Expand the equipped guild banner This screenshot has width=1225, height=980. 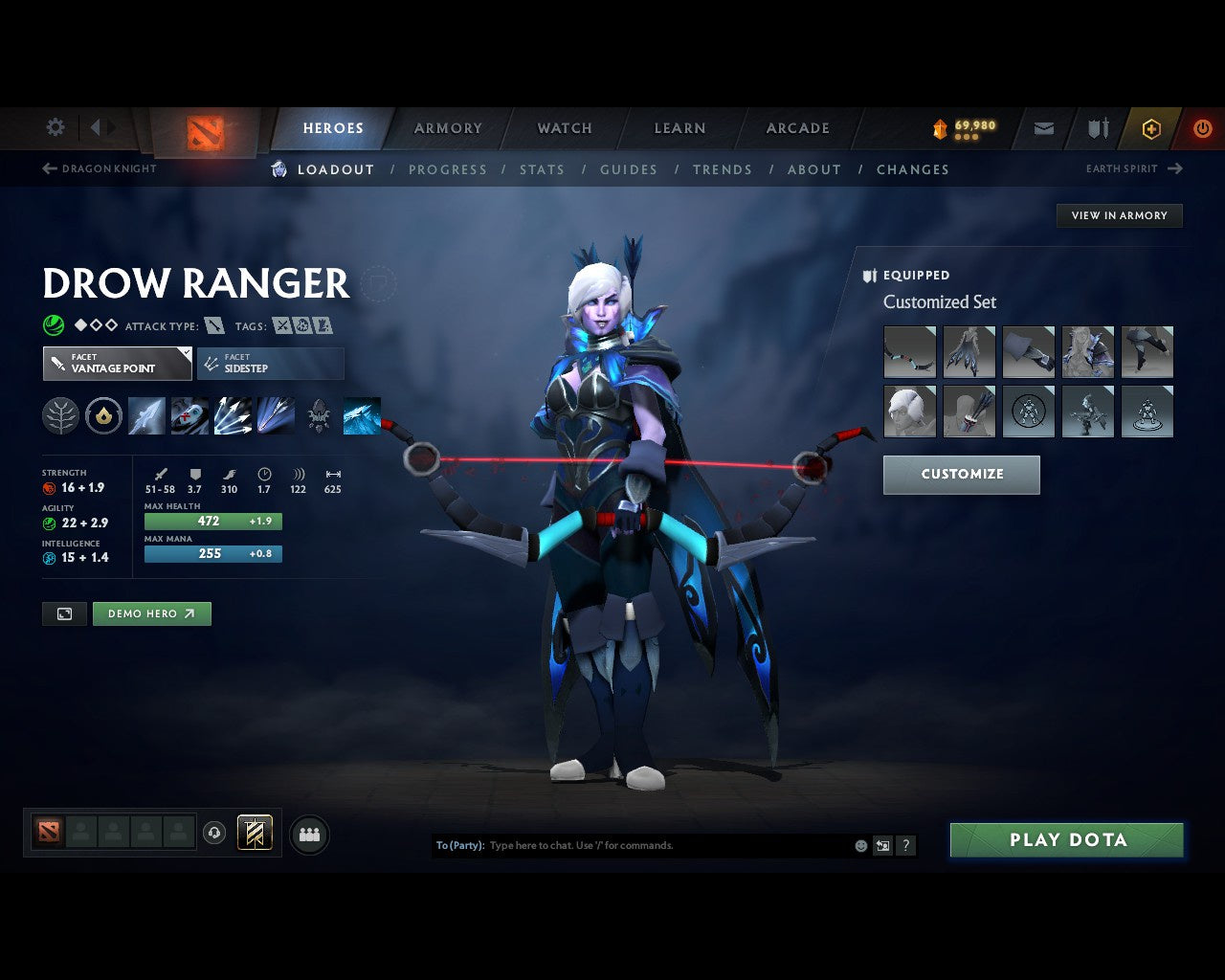[x=254, y=834]
